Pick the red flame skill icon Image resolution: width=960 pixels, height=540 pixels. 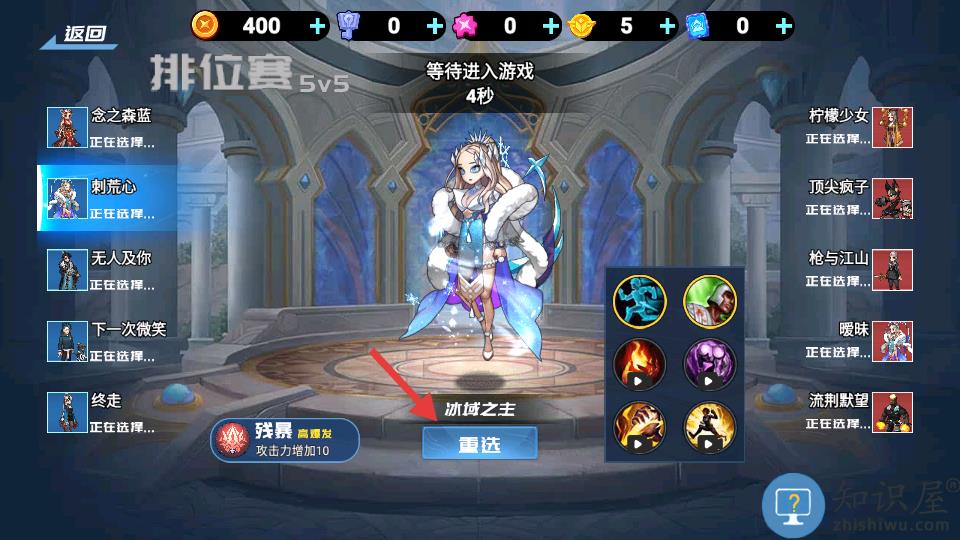(x=640, y=363)
